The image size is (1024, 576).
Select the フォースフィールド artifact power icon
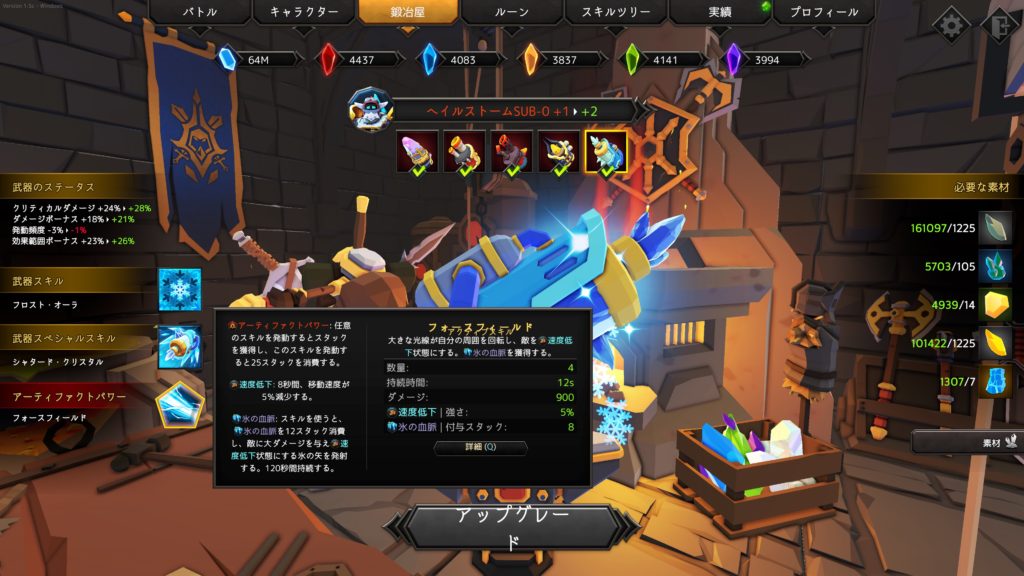(180, 405)
